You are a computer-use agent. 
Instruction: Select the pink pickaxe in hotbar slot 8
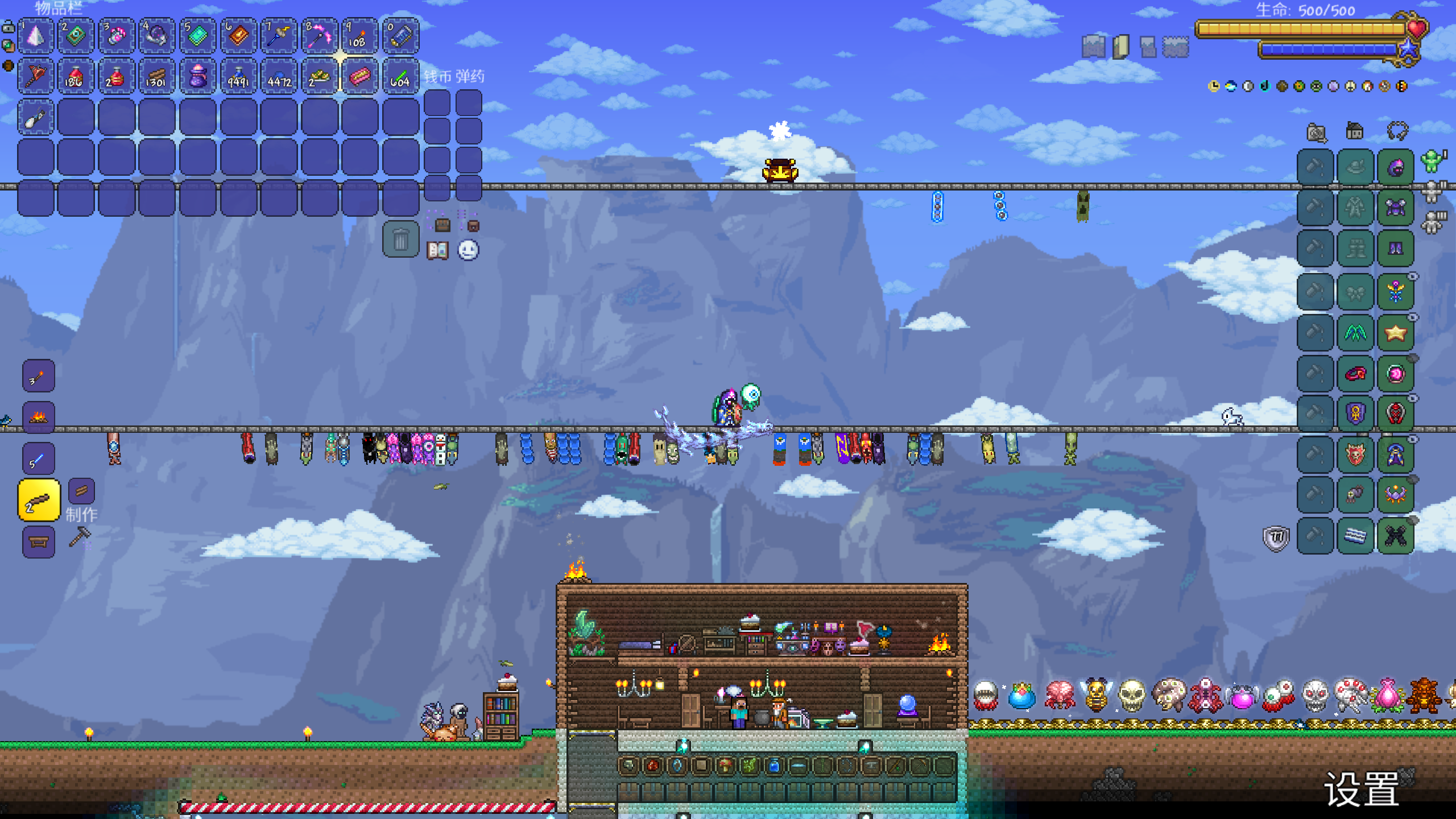319,36
